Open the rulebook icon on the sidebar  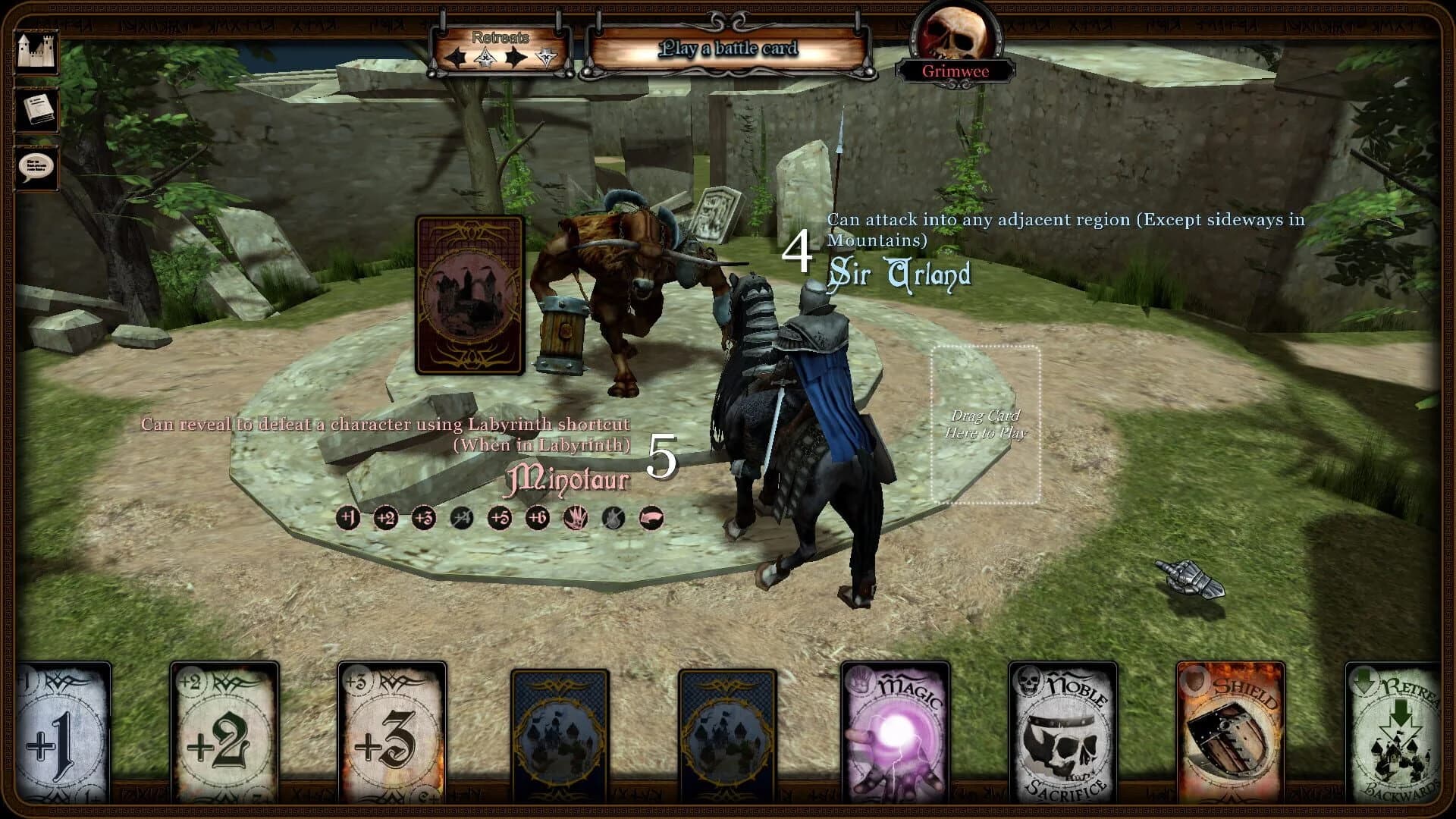click(39, 110)
